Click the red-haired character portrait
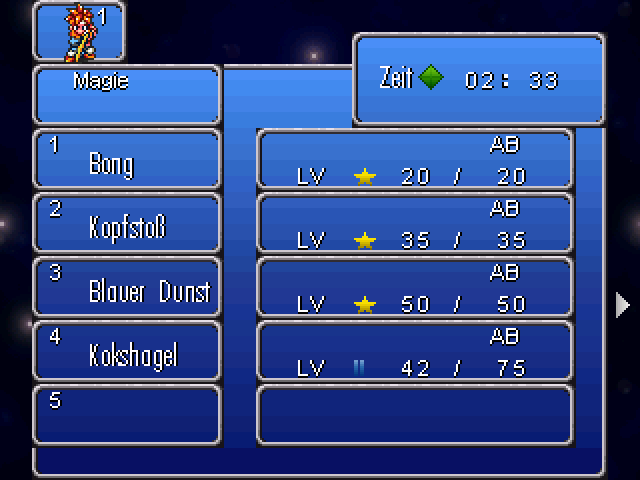 82,30
